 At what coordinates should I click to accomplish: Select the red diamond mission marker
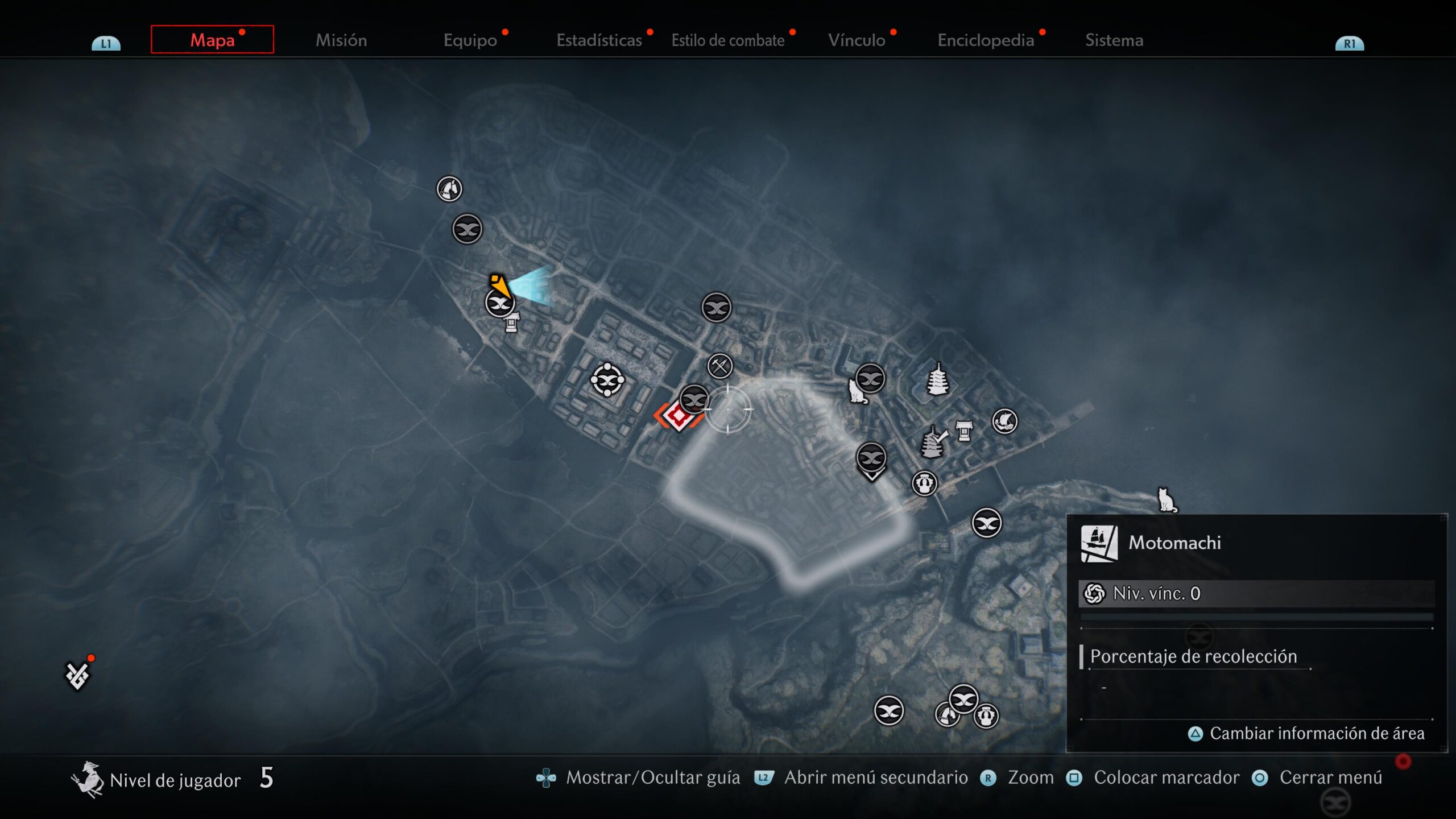tap(678, 417)
